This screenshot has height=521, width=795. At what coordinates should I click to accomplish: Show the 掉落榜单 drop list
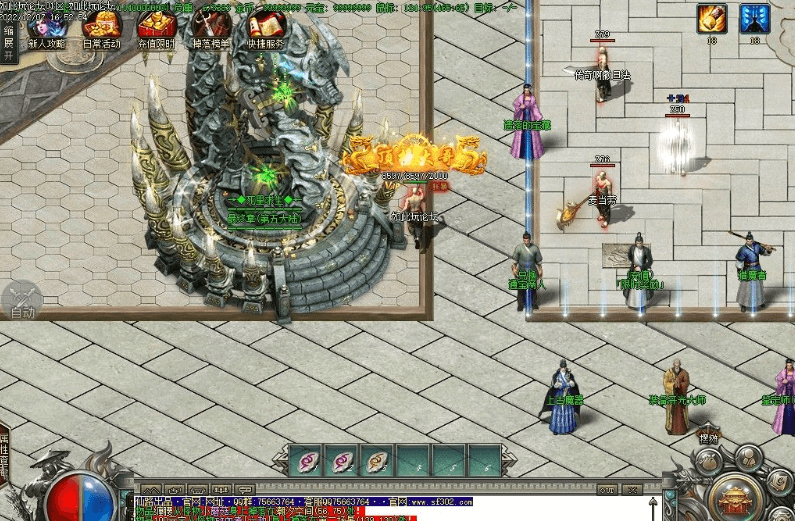pos(210,28)
